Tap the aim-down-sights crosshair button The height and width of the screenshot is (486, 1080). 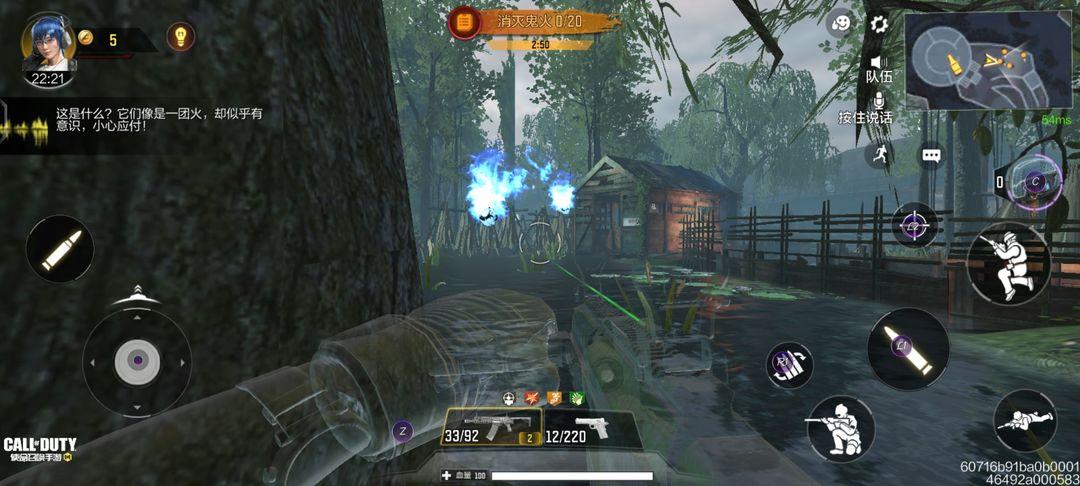click(x=915, y=225)
